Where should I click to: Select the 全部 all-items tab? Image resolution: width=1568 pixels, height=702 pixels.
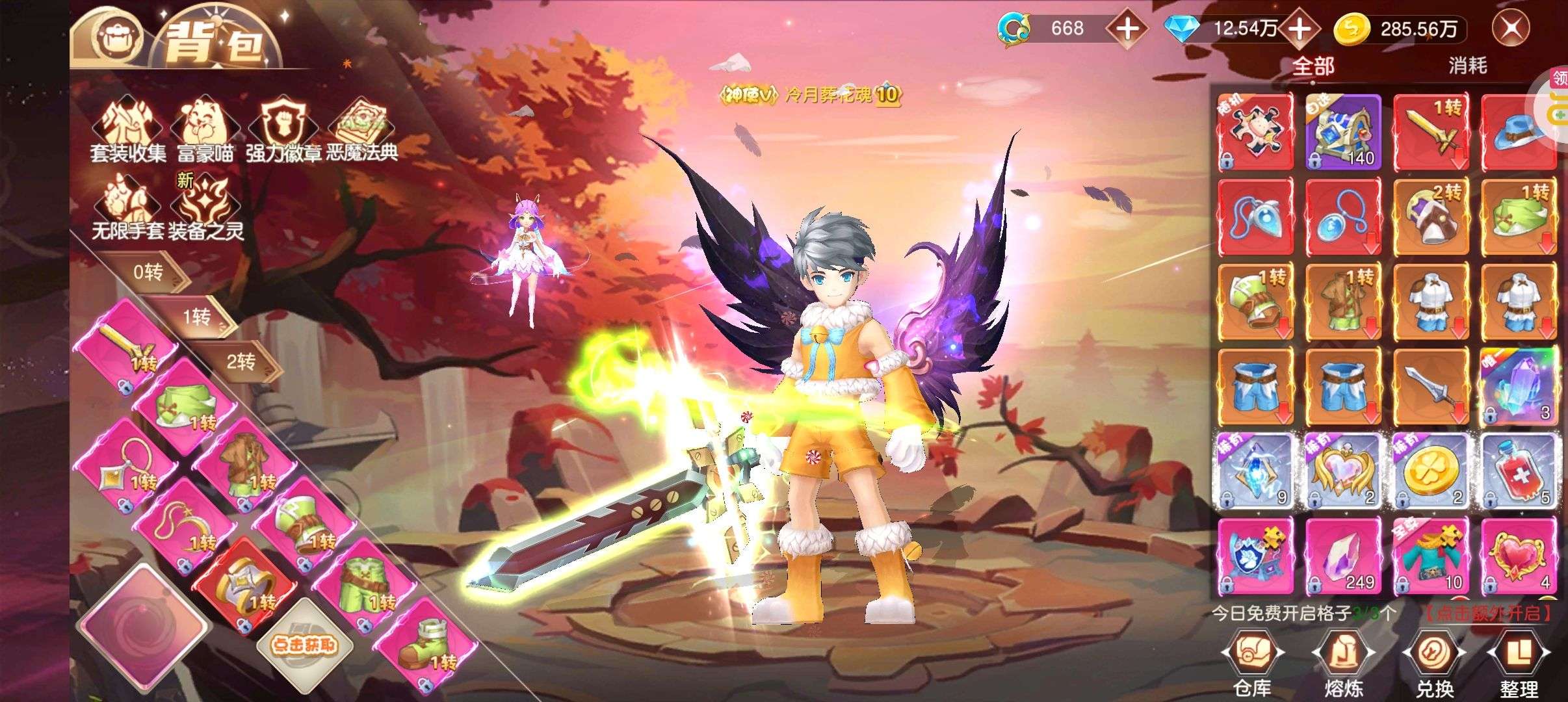pyautogui.click(x=1313, y=66)
